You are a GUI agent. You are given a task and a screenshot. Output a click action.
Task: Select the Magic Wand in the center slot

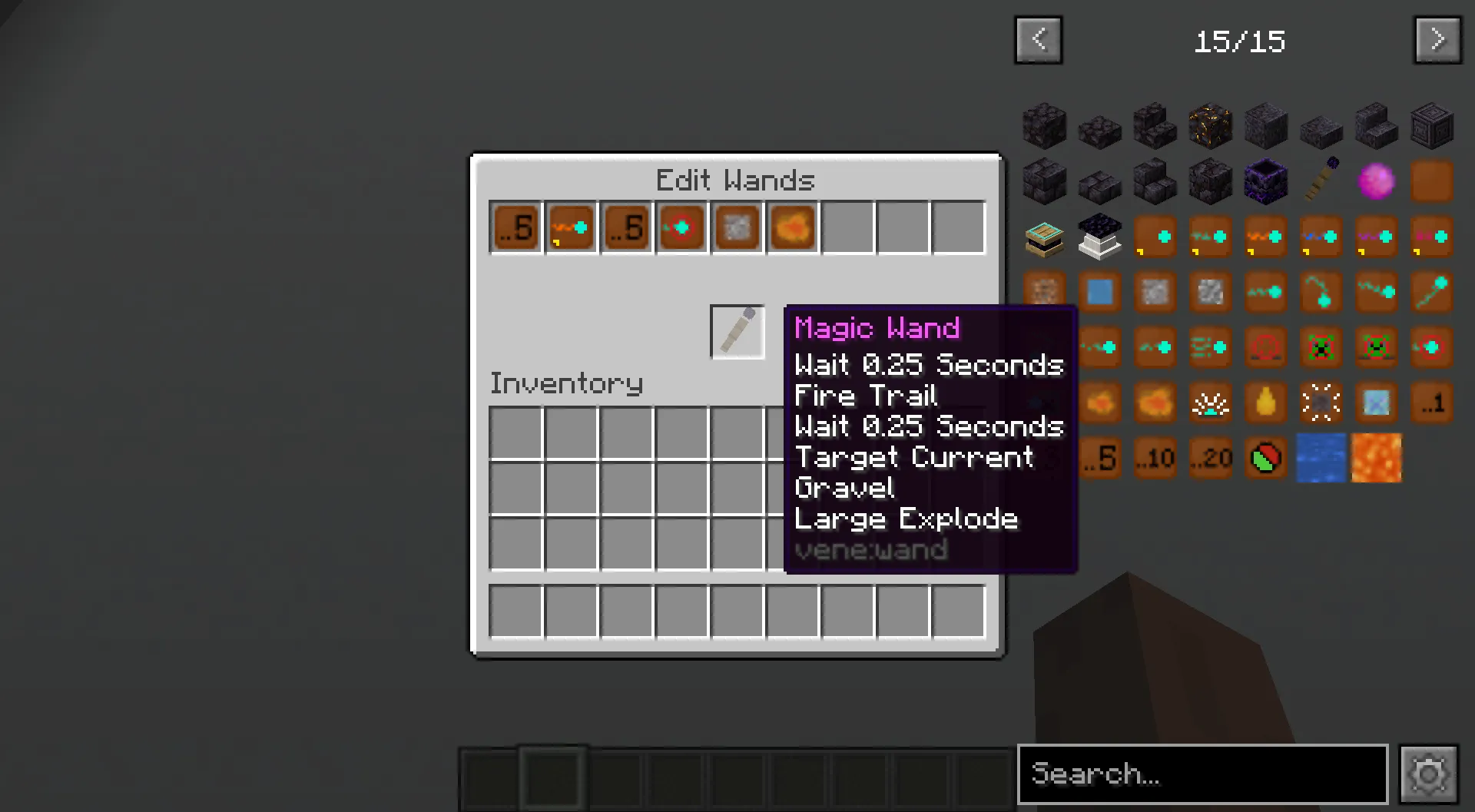[x=737, y=332]
